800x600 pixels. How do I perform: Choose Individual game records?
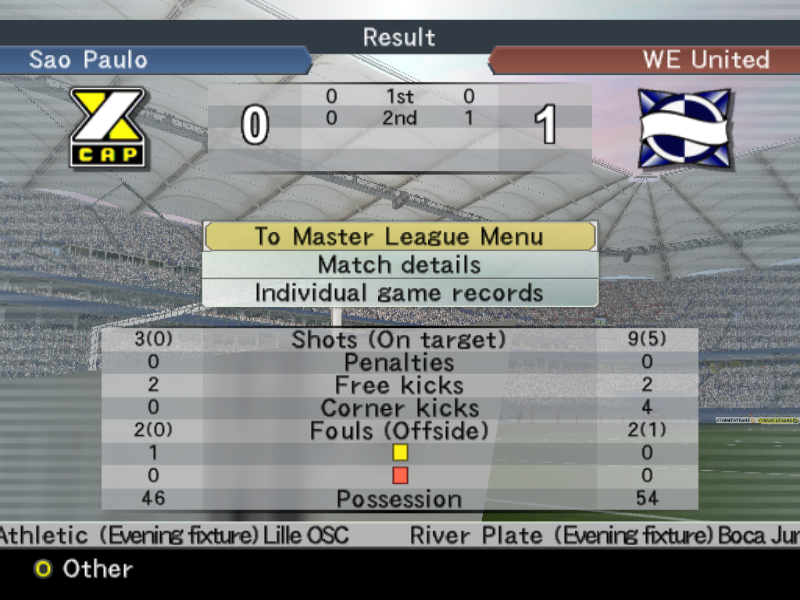point(399,293)
